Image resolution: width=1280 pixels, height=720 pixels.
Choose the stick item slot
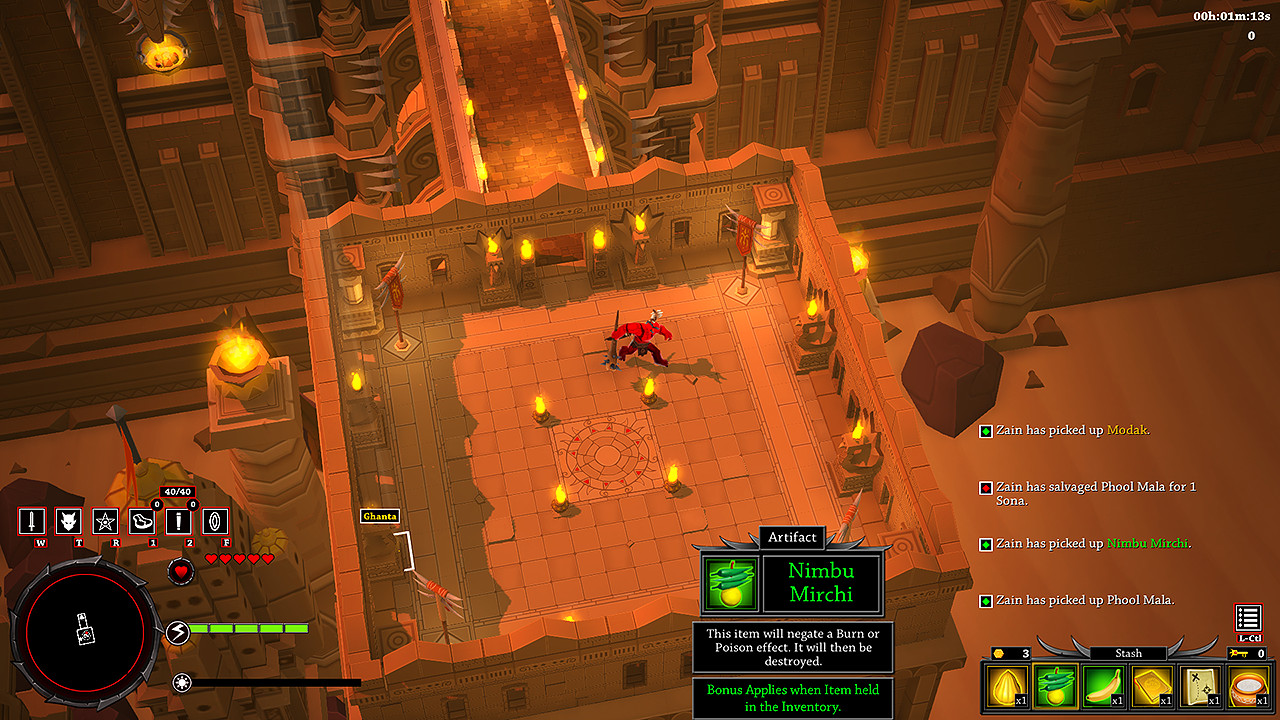click(x=179, y=521)
